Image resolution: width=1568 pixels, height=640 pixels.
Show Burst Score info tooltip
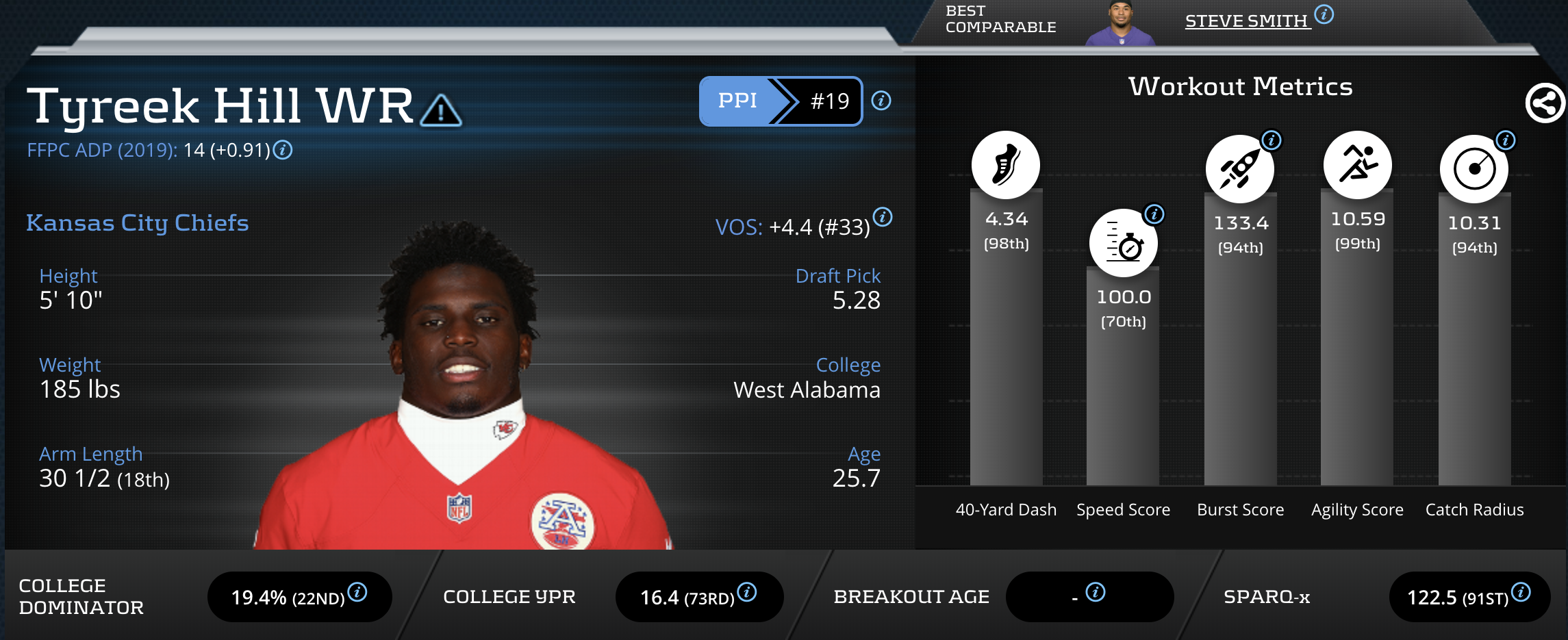tap(1272, 141)
